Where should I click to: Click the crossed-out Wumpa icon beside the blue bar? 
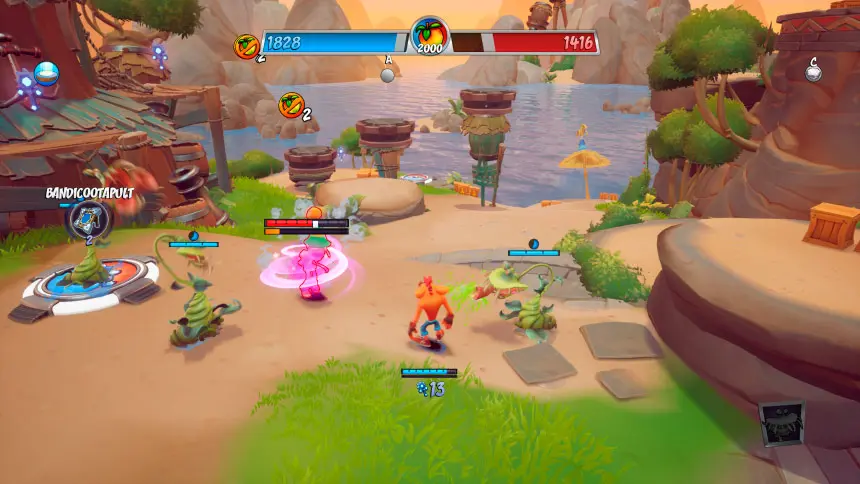point(246,44)
